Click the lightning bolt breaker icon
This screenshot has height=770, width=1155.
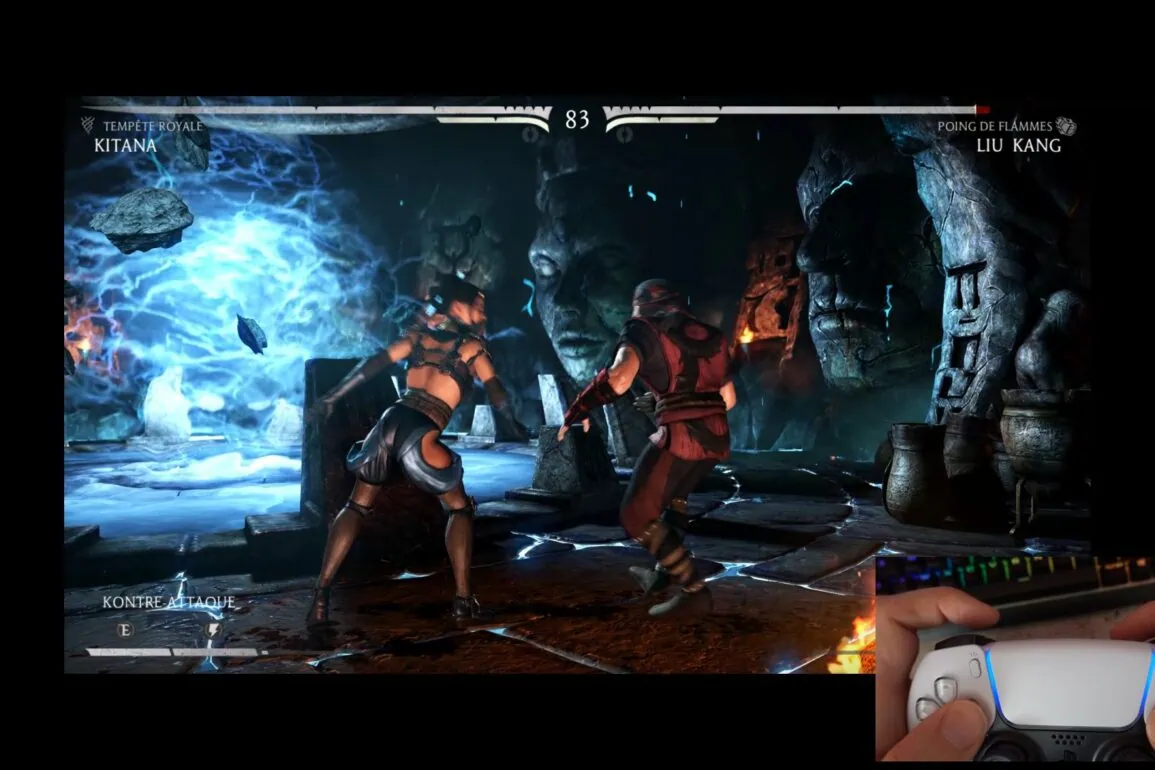pos(212,630)
